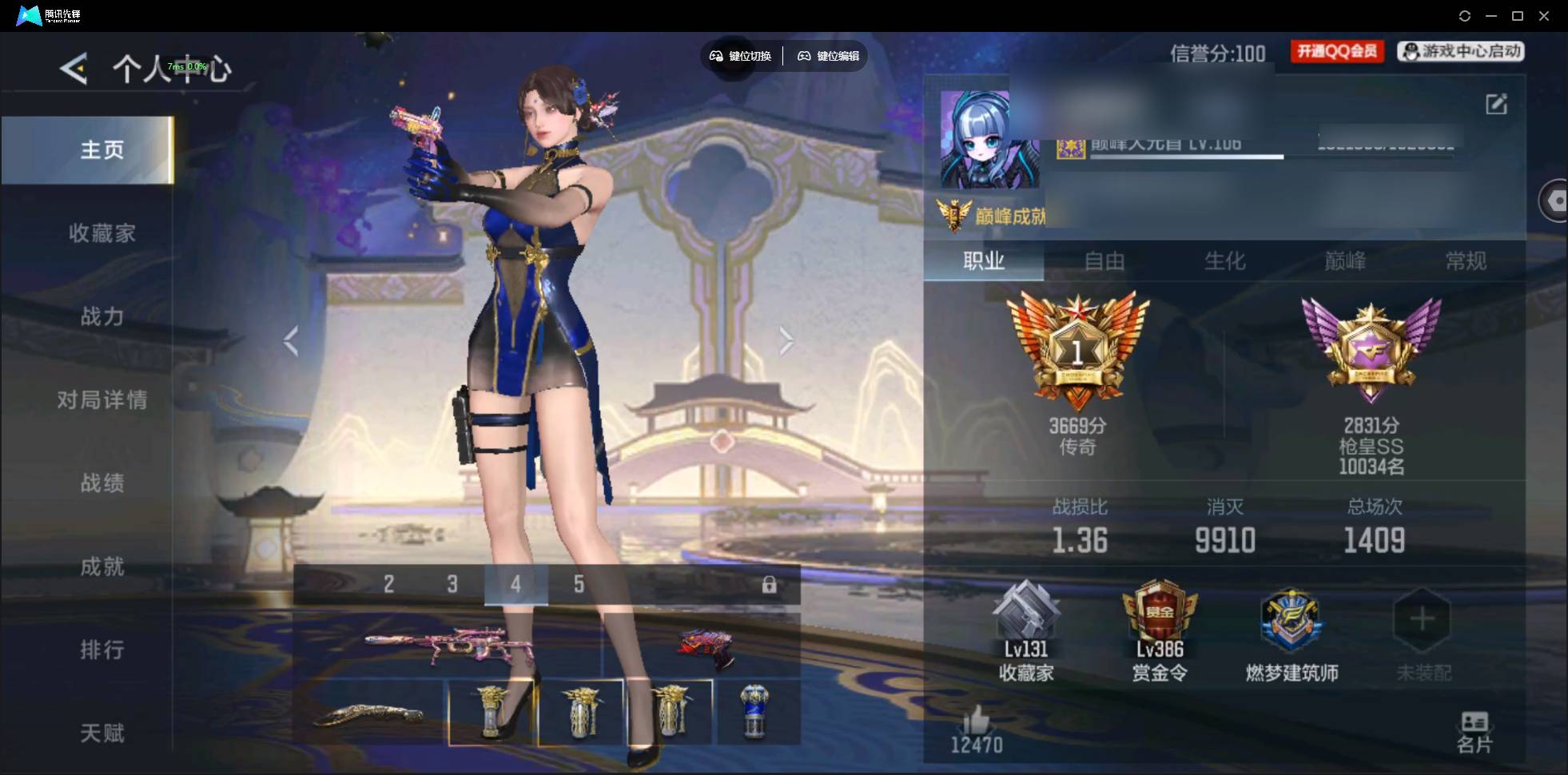
Task: Click the edit profile pencil icon
Action: (1496, 104)
